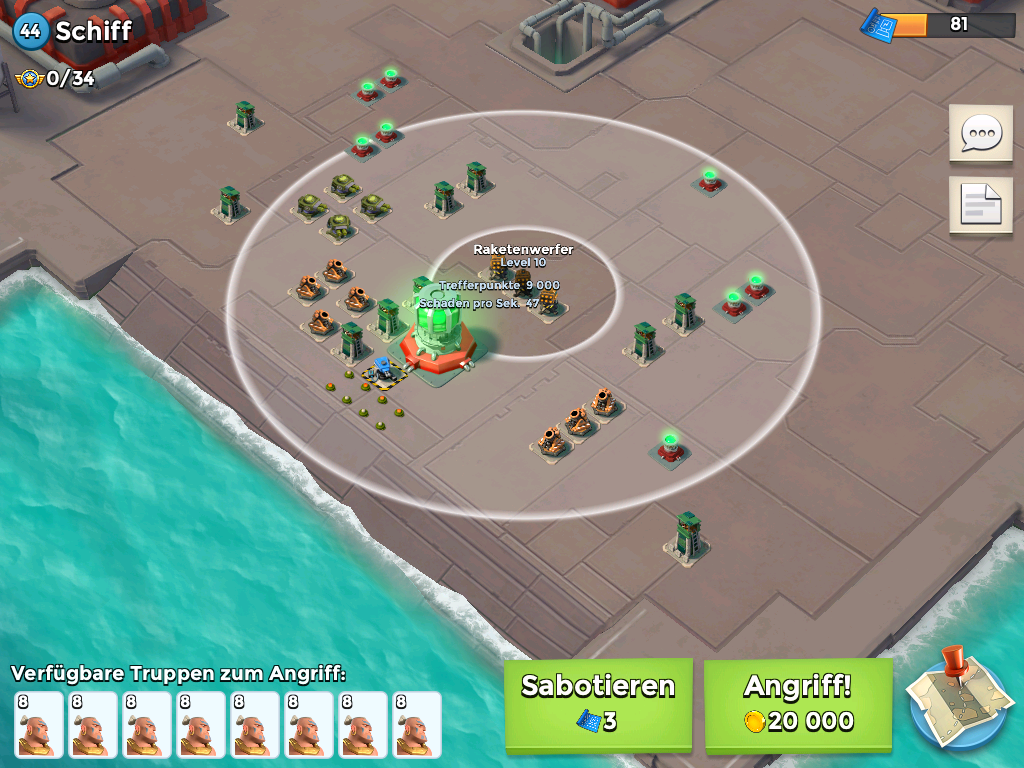Tap the Sabotieren button
Viewport: 1024px width, 768px height.
598,703
